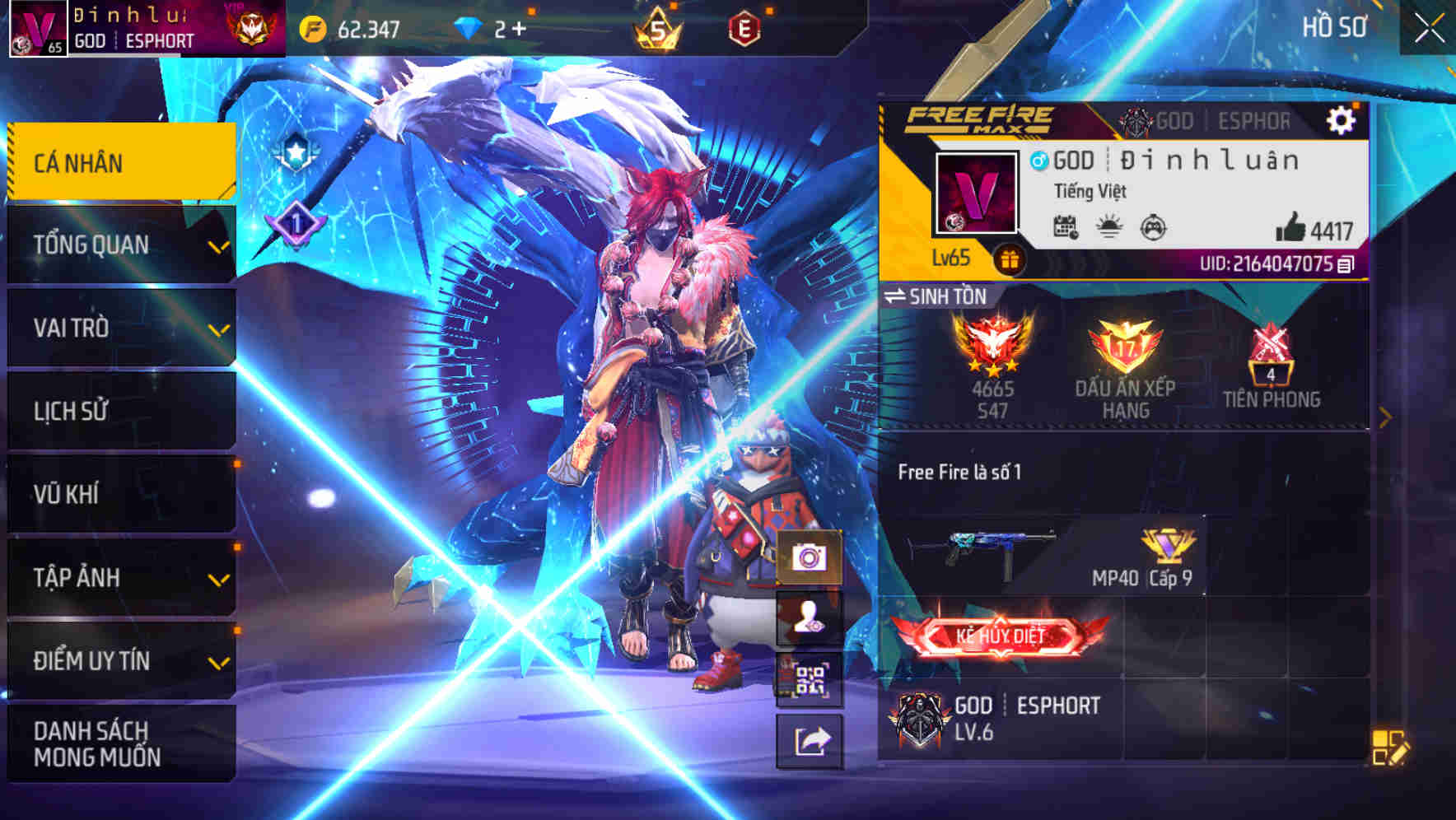Expand the ĐIỂM UY TÍN section

pos(119,659)
